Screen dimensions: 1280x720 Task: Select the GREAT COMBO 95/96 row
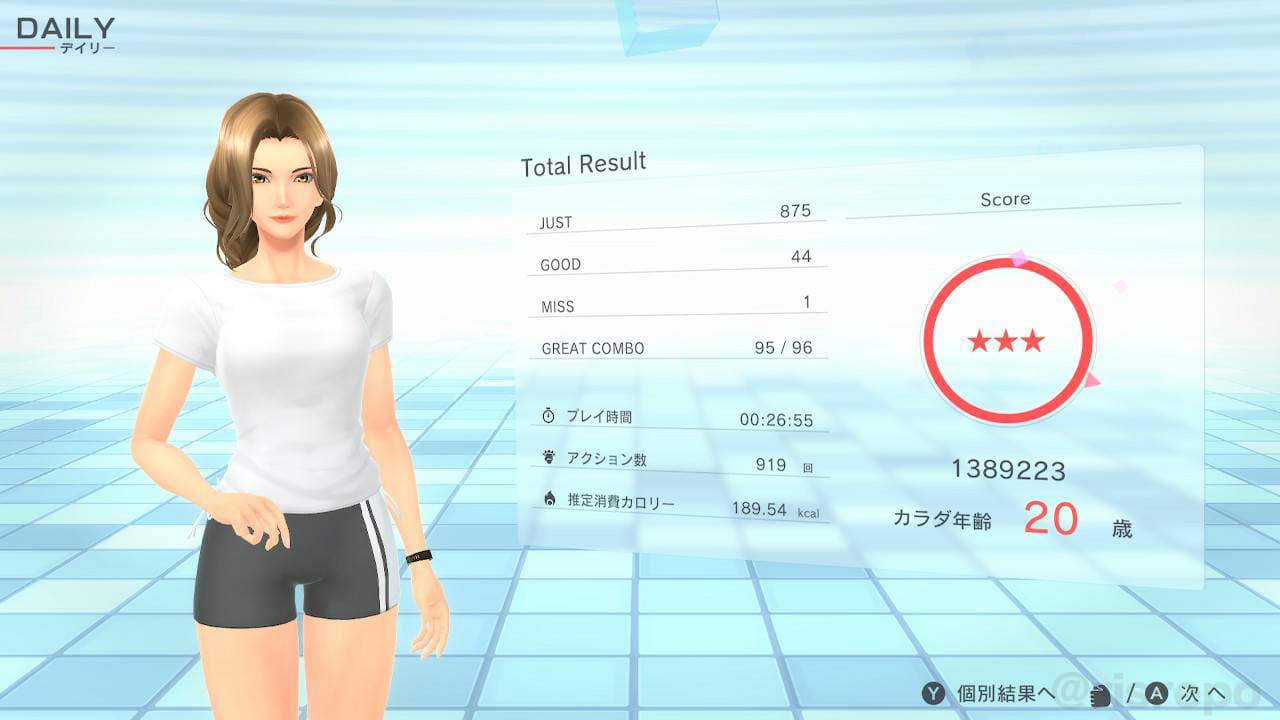[680, 345]
